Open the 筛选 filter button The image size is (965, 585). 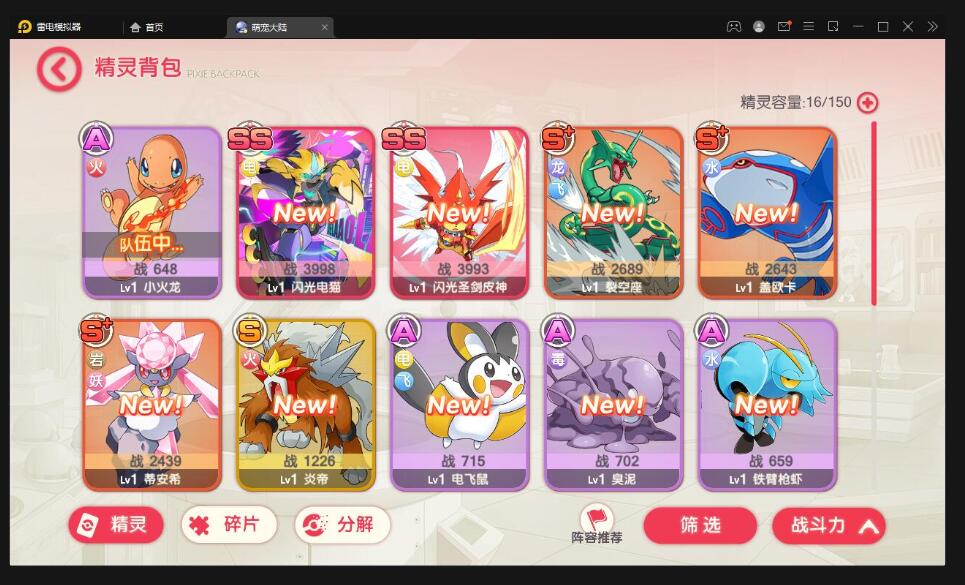pos(700,525)
